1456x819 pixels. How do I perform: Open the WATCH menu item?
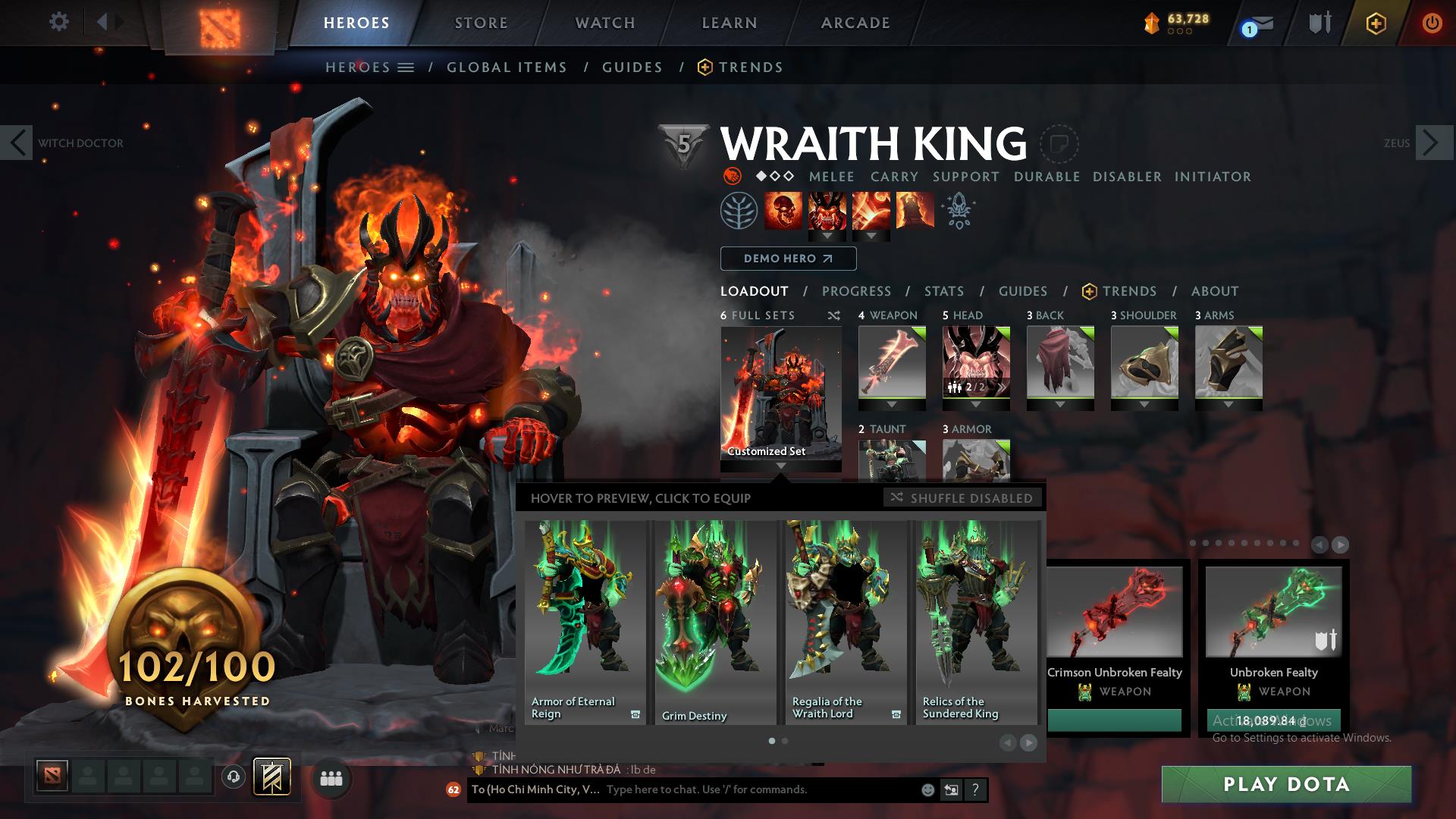[x=604, y=23]
